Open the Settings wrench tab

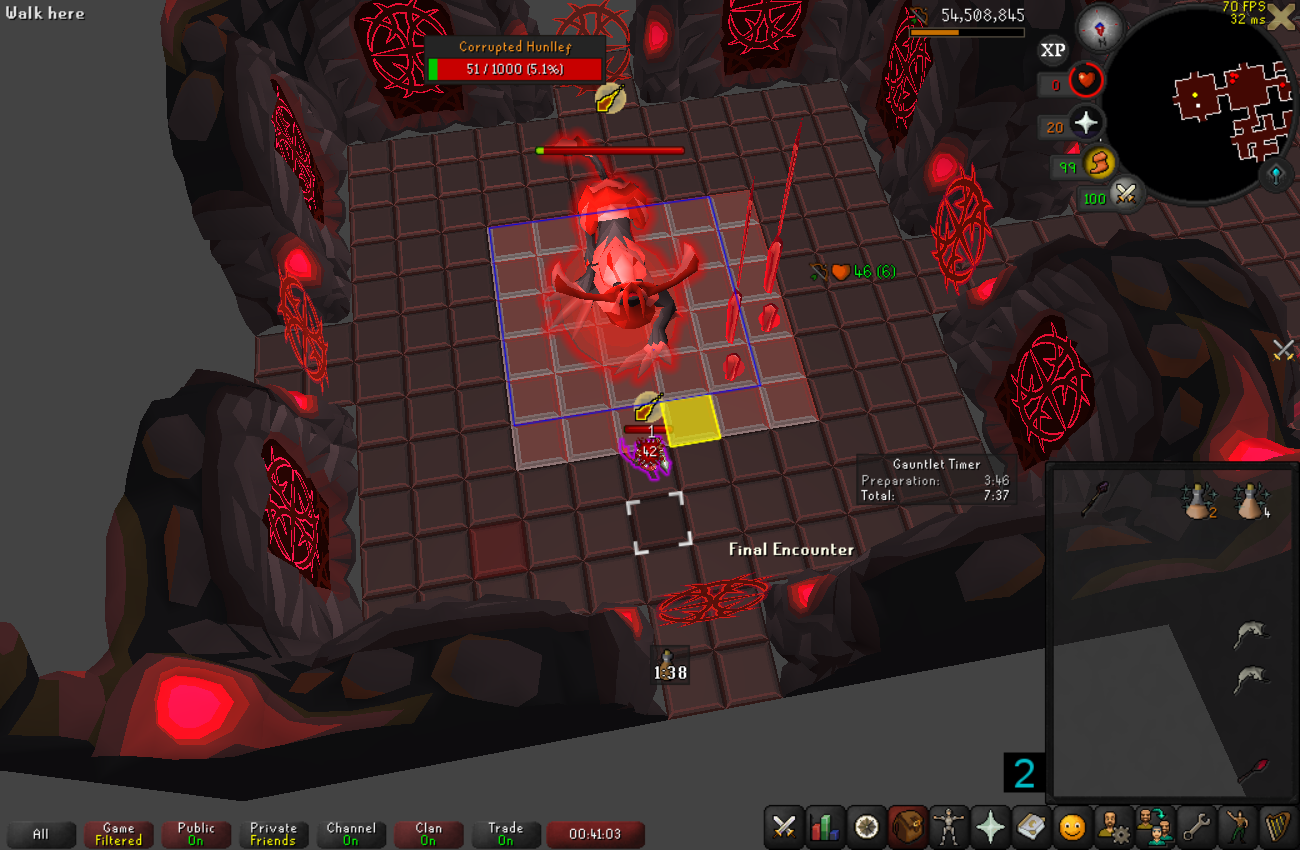[1196, 827]
